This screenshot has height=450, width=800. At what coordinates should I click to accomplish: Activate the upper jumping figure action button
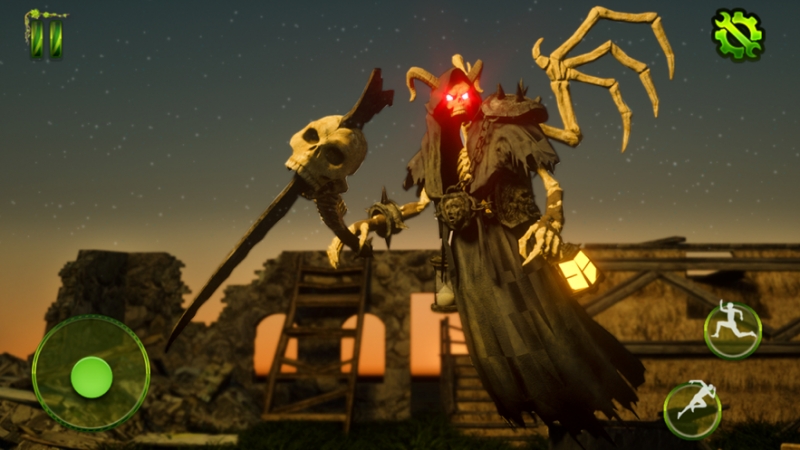pos(732,330)
